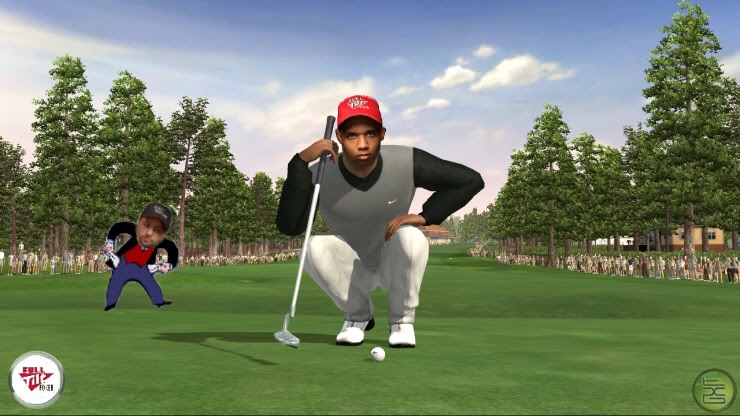The height and width of the screenshot is (416, 740).
Task: Click the Full Tilt Poker logo badge
Action: [x=37, y=379]
